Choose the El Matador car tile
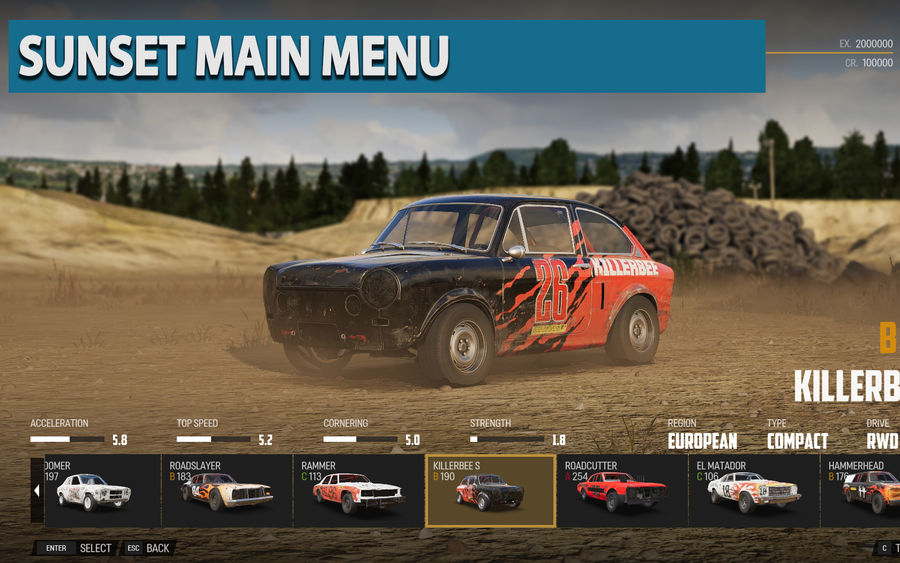This screenshot has width=900, height=563. pyautogui.click(x=753, y=491)
